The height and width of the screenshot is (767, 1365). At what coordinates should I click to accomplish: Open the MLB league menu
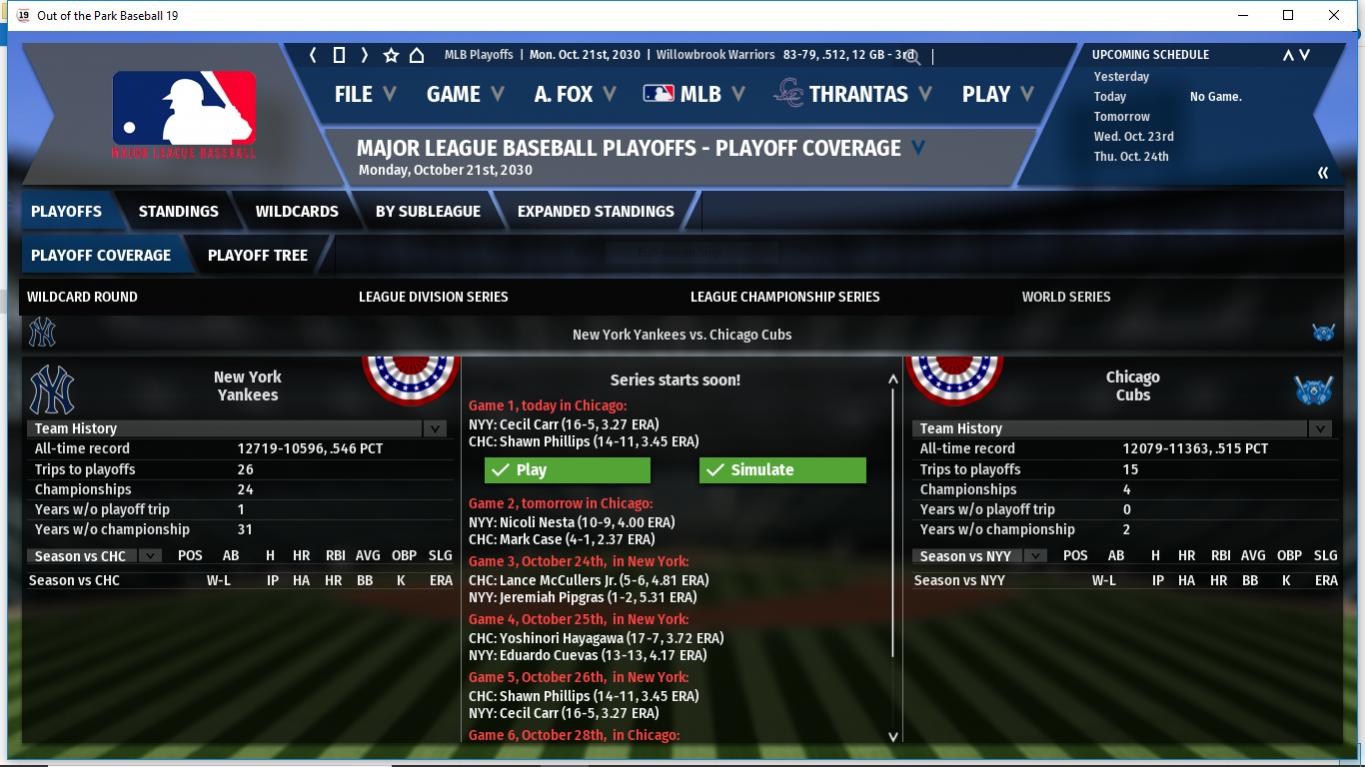(x=694, y=94)
